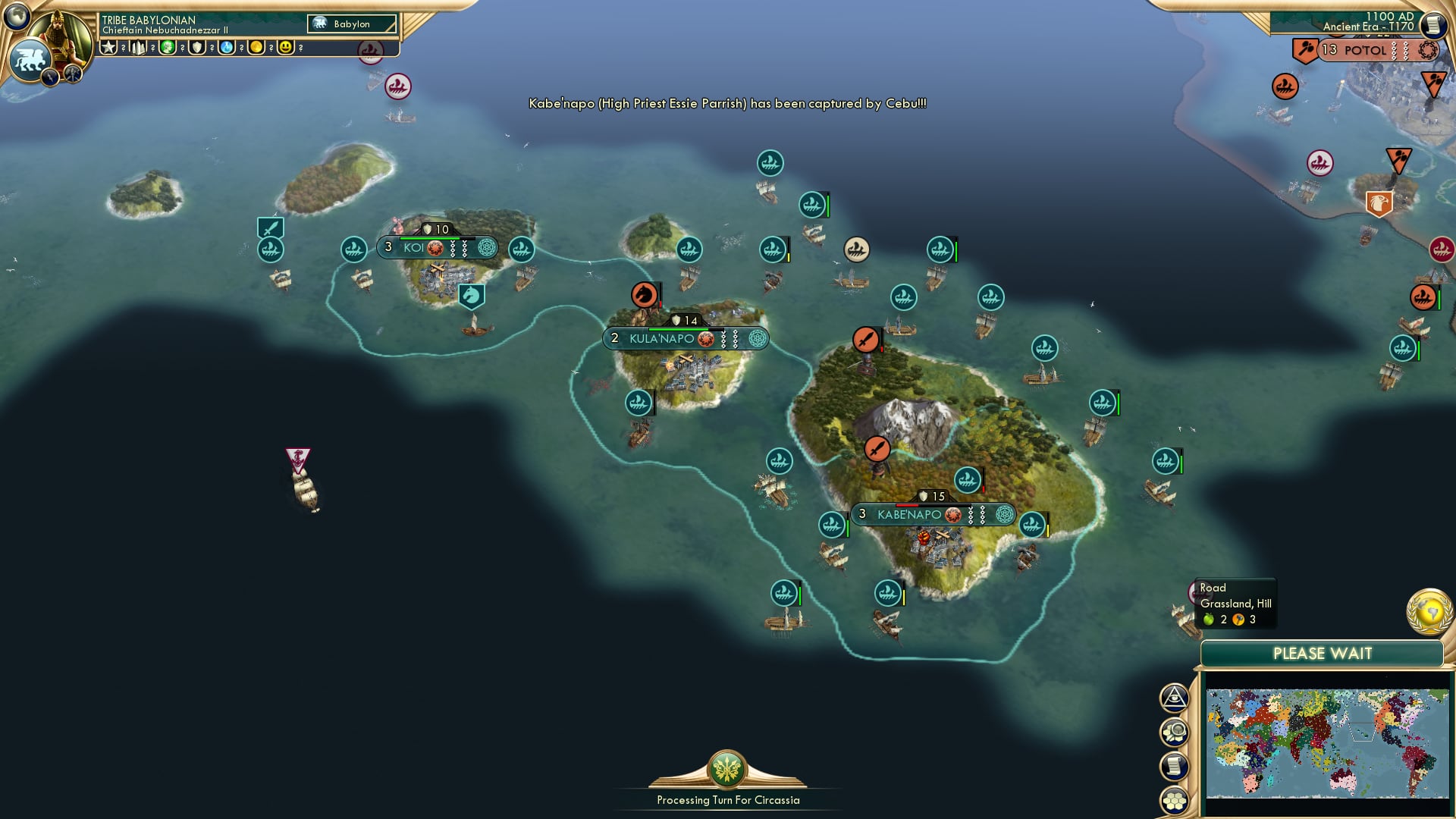
Task: Open the Babylon civilization selector dropdown
Action: pos(353,24)
